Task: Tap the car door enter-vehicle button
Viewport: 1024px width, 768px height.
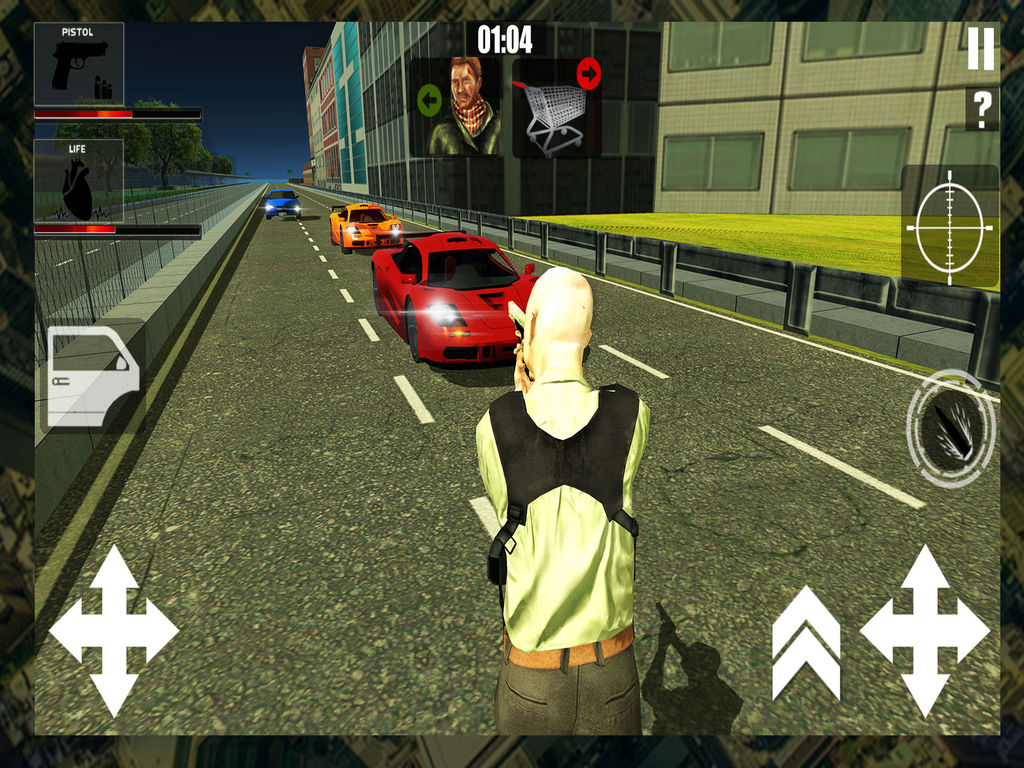Action: point(92,376)
